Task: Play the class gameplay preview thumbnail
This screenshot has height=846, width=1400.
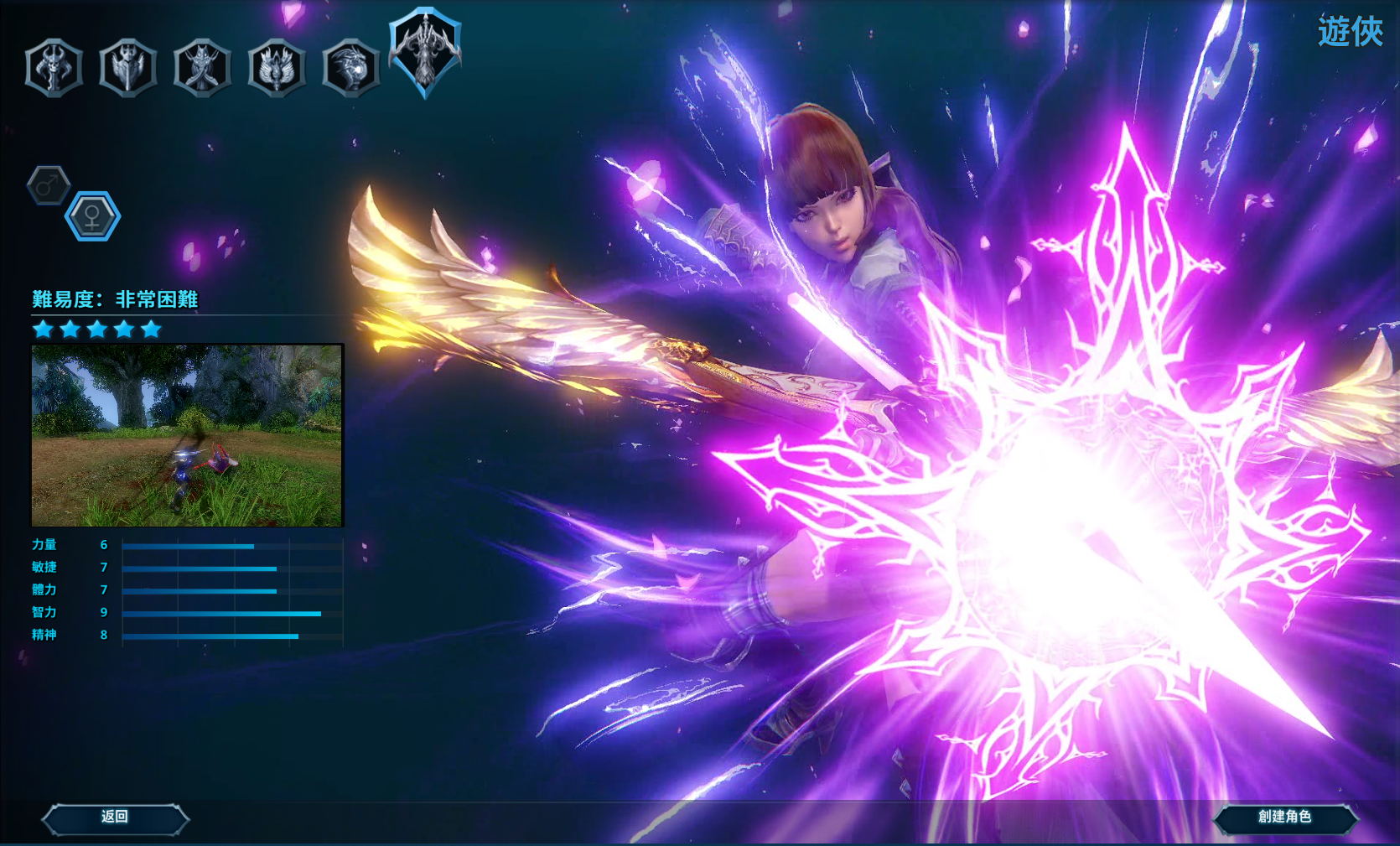Action: click(x=187, y=435)
